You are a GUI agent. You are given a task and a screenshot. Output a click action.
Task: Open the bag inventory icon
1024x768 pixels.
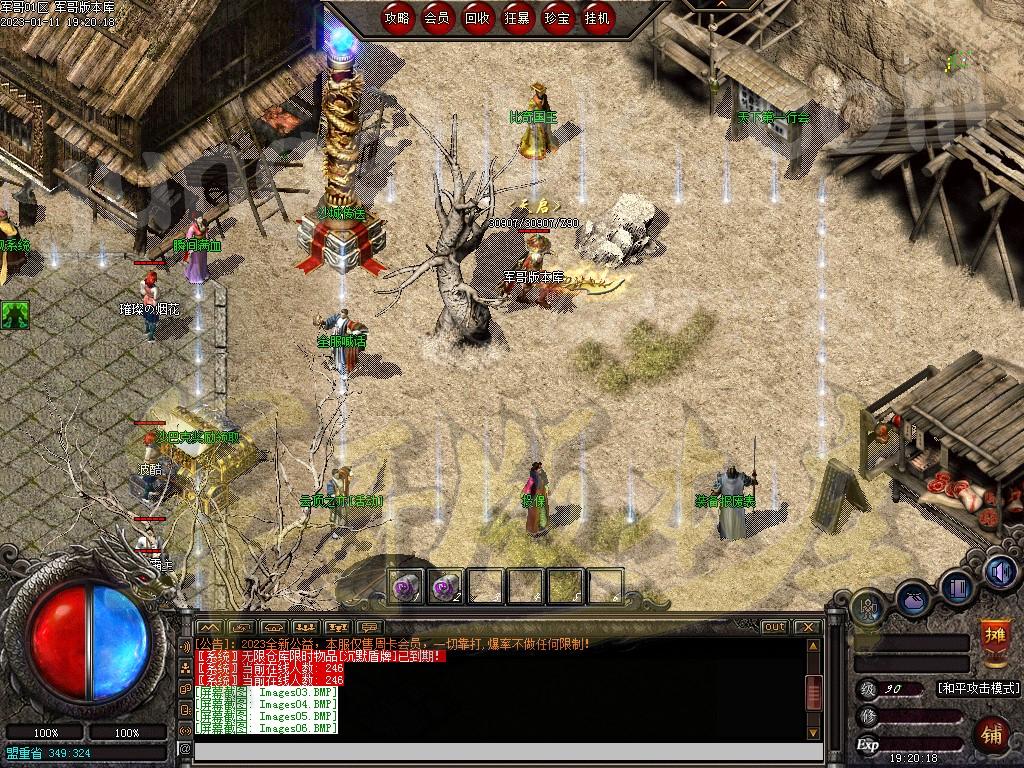(x=914, y=598)
